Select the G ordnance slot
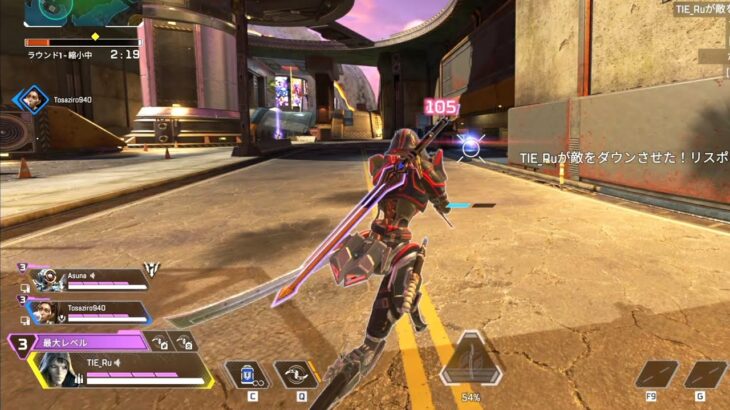Image resolution: width=730 pixels, height=410 pixels. [x=704, y=374]
